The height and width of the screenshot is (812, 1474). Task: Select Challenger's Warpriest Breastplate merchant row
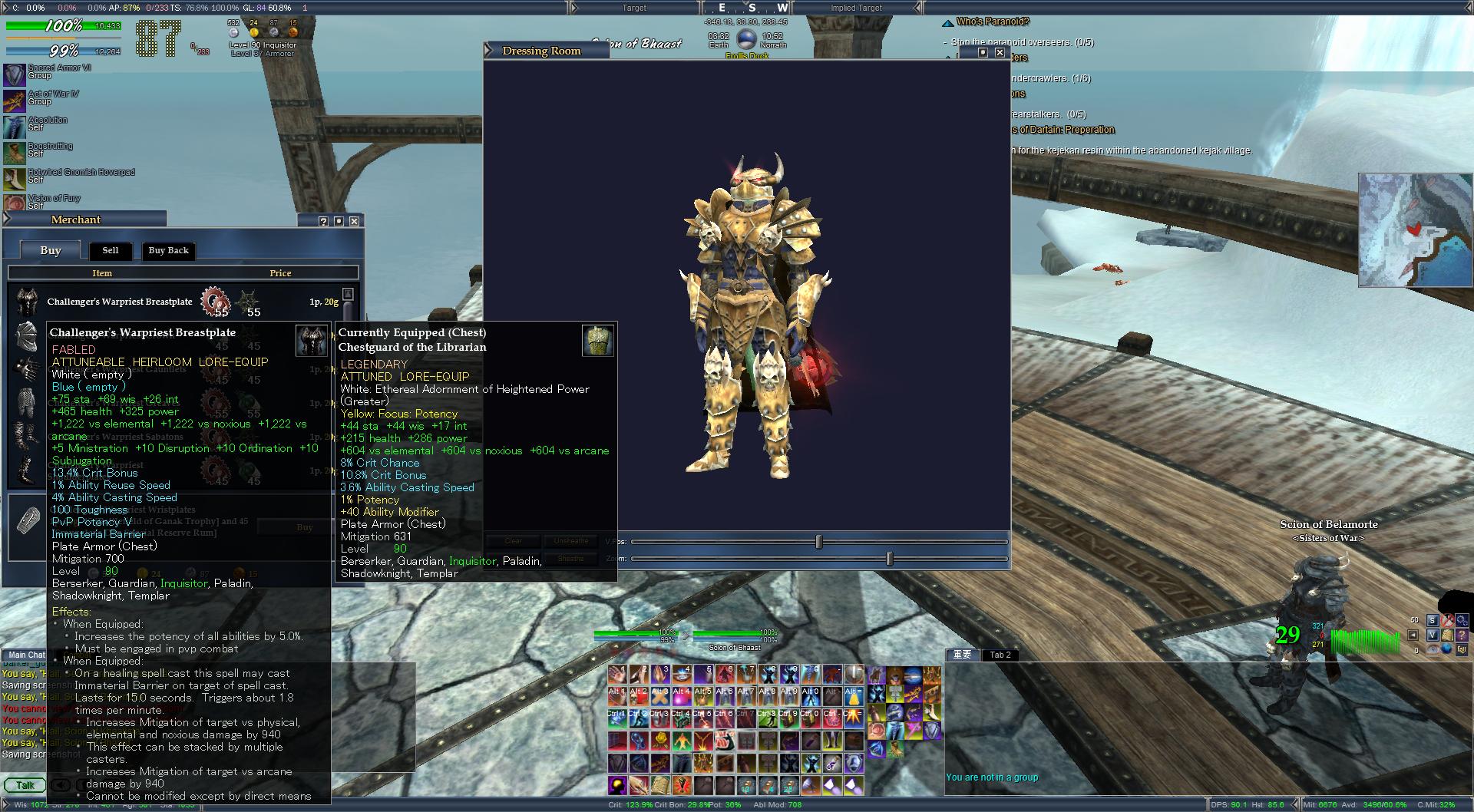pyautogui.click(x=120, y=302)
